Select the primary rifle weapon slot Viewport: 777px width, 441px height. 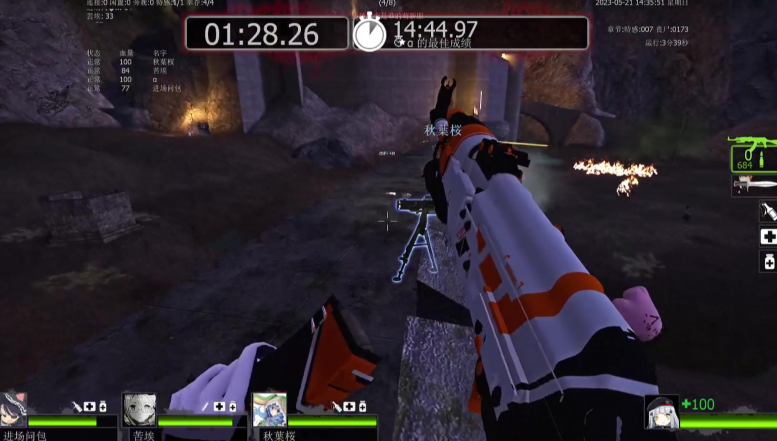click(x=751, y=152)
